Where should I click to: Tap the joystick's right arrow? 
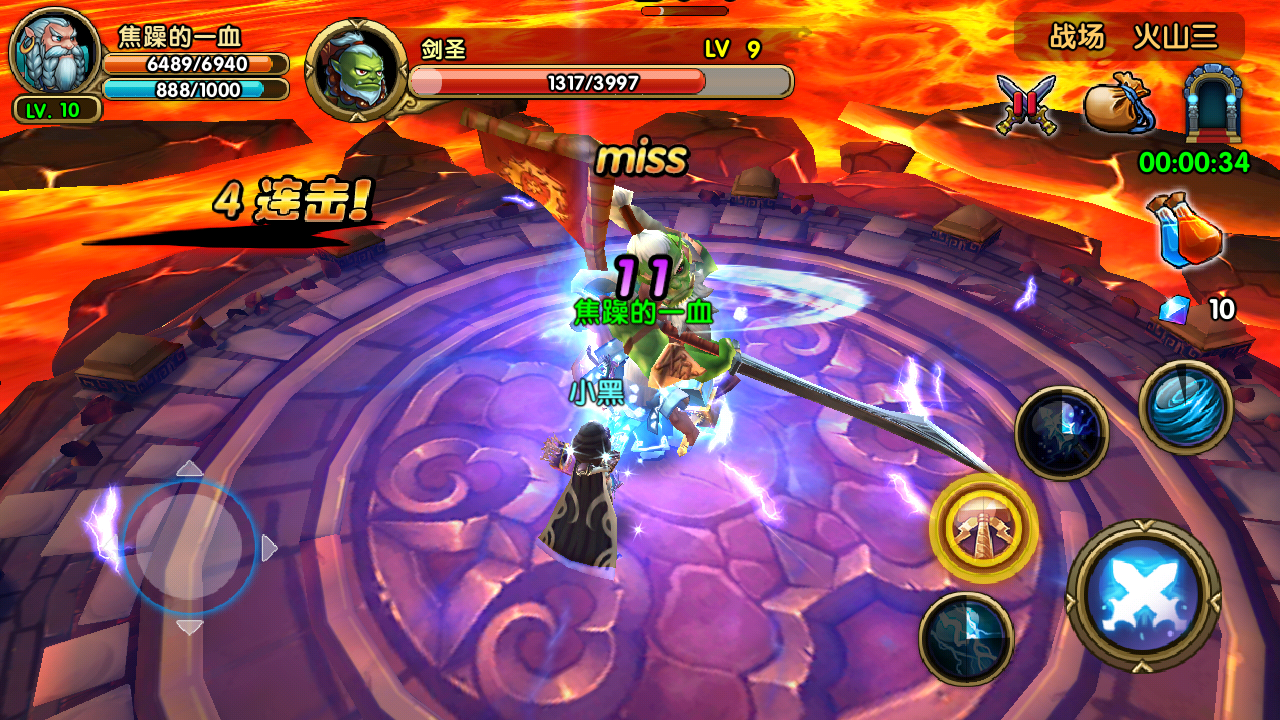(268, 548)
